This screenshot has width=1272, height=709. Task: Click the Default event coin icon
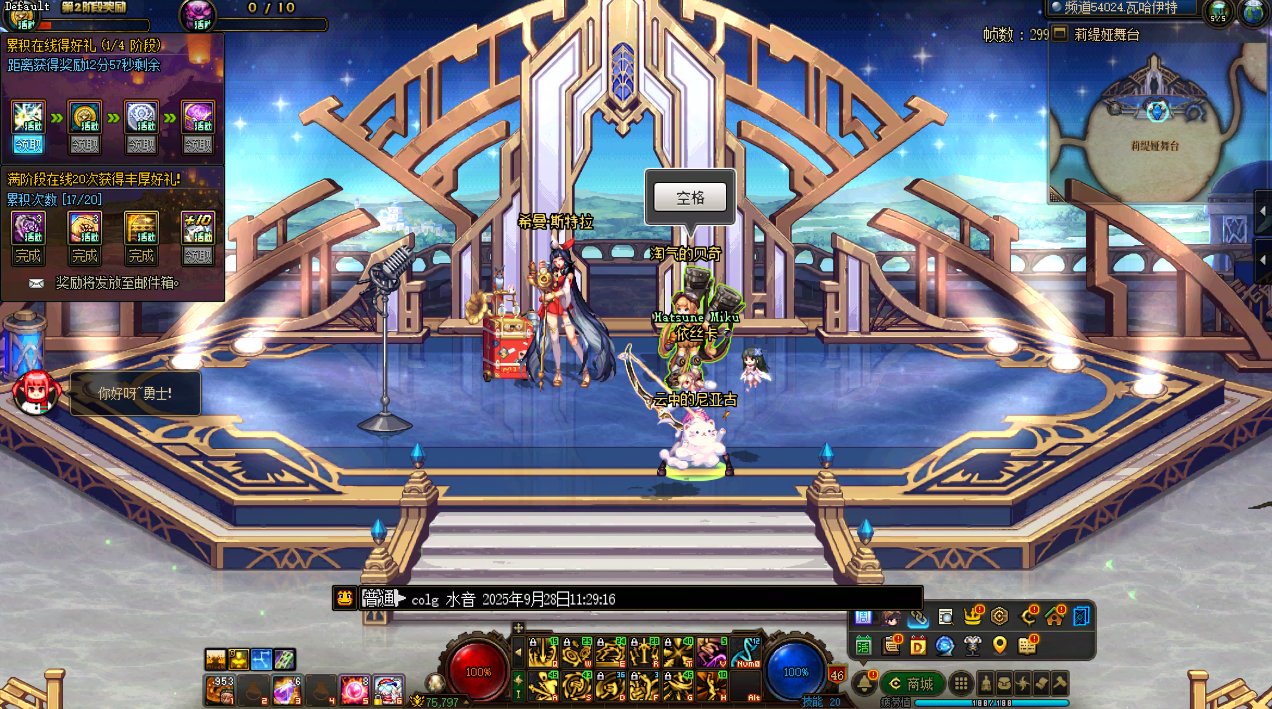(x=22, y=19)
